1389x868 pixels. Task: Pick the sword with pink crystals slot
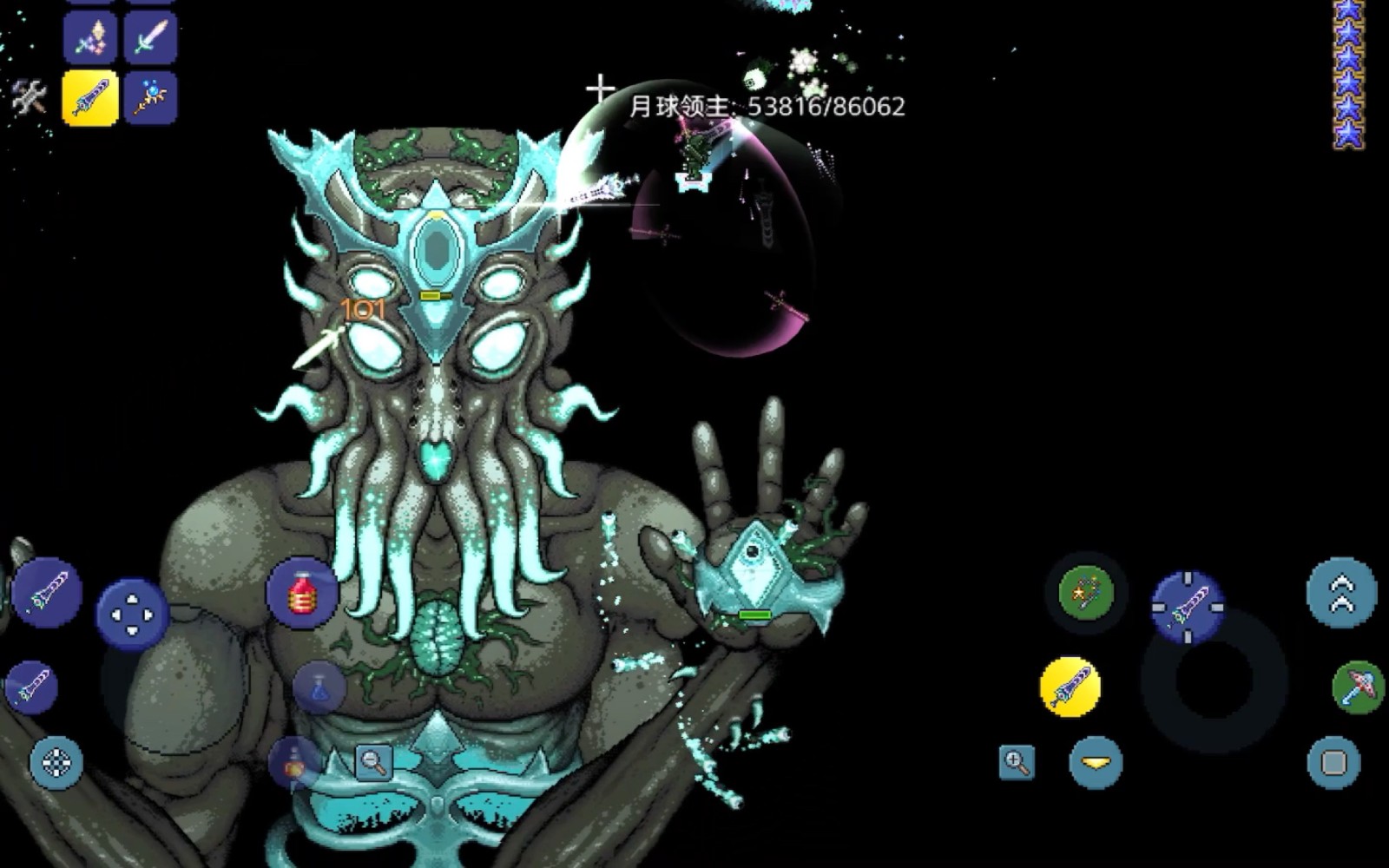[90, 37]
